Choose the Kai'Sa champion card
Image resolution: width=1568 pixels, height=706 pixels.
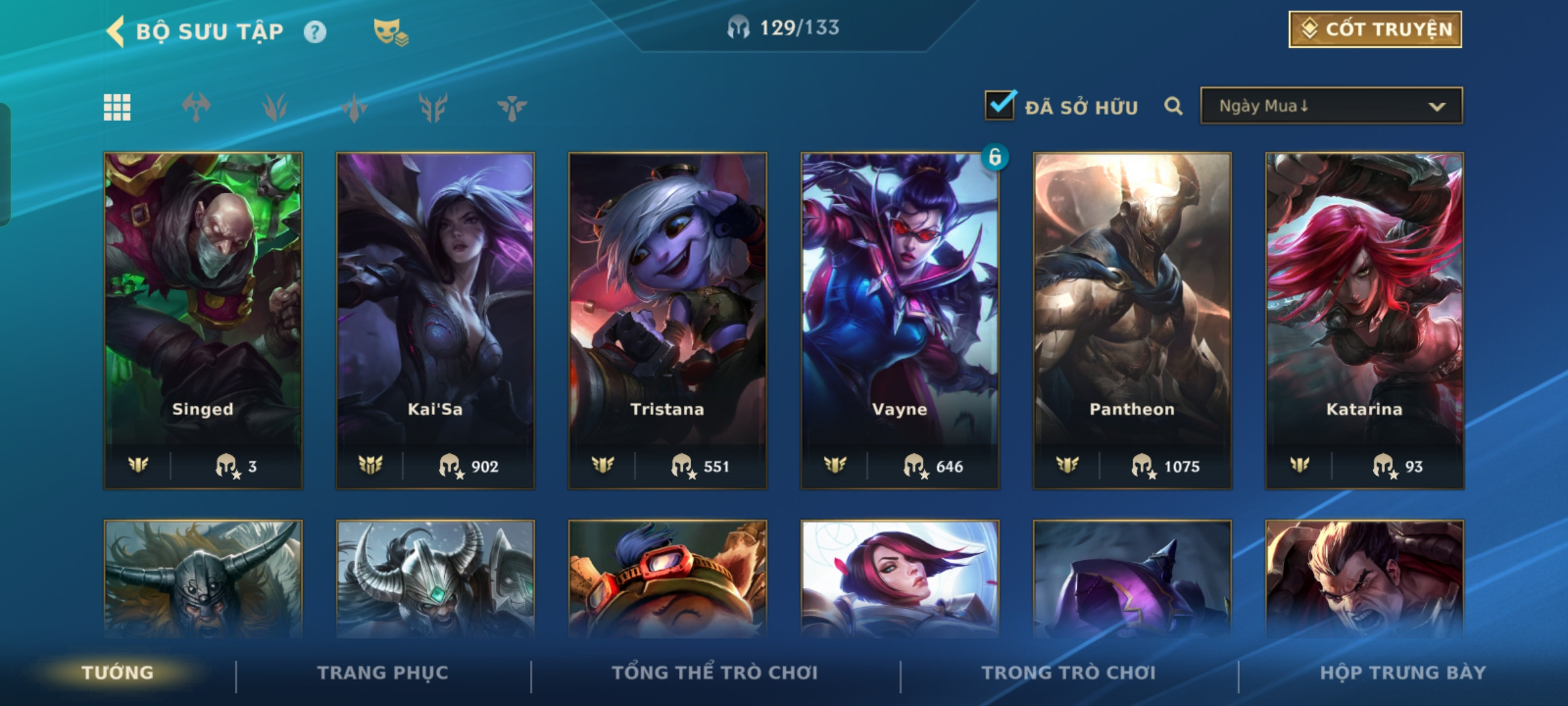[435, 320]
